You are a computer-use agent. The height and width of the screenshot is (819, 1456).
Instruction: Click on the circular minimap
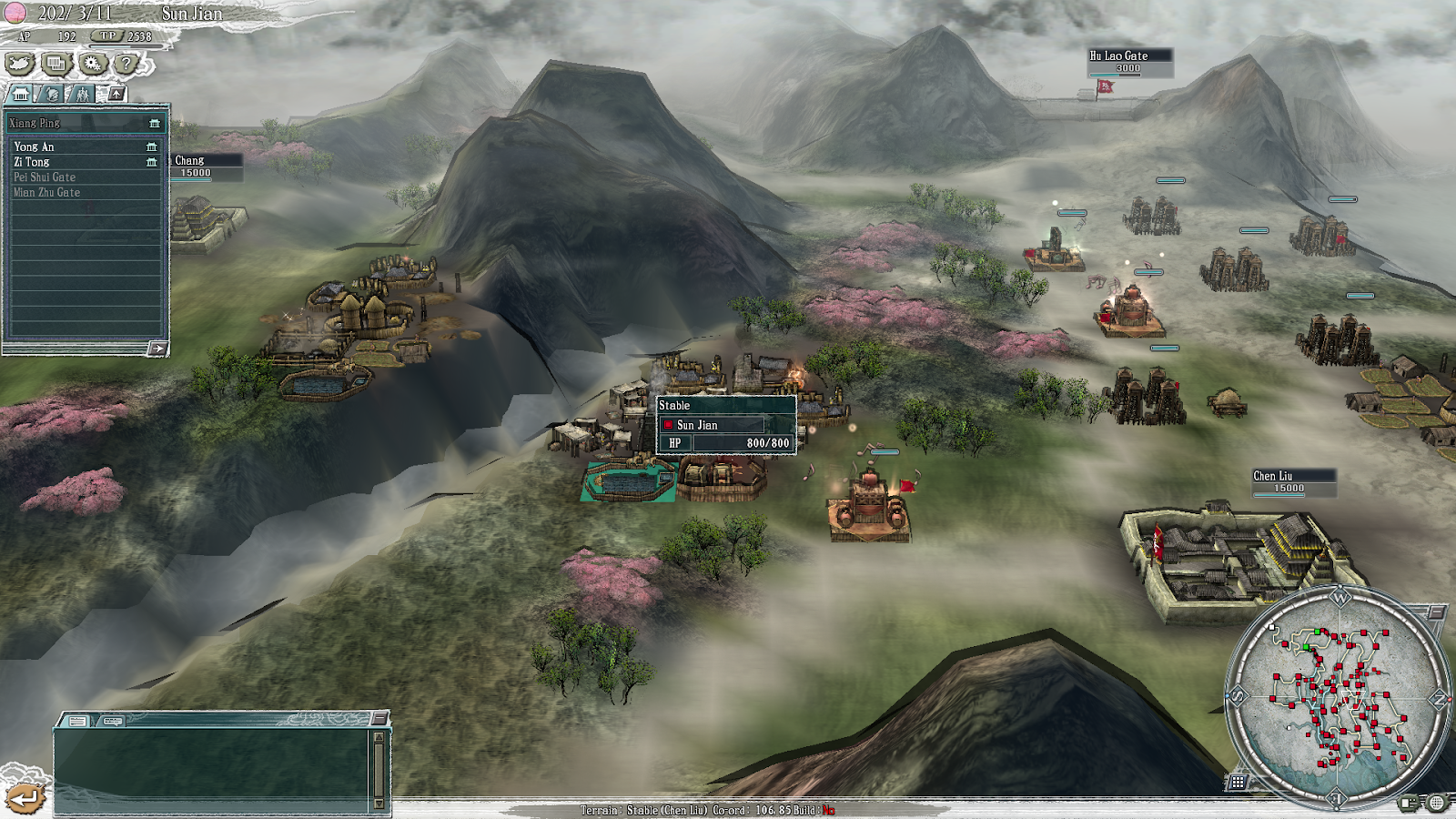(1338, 696)
